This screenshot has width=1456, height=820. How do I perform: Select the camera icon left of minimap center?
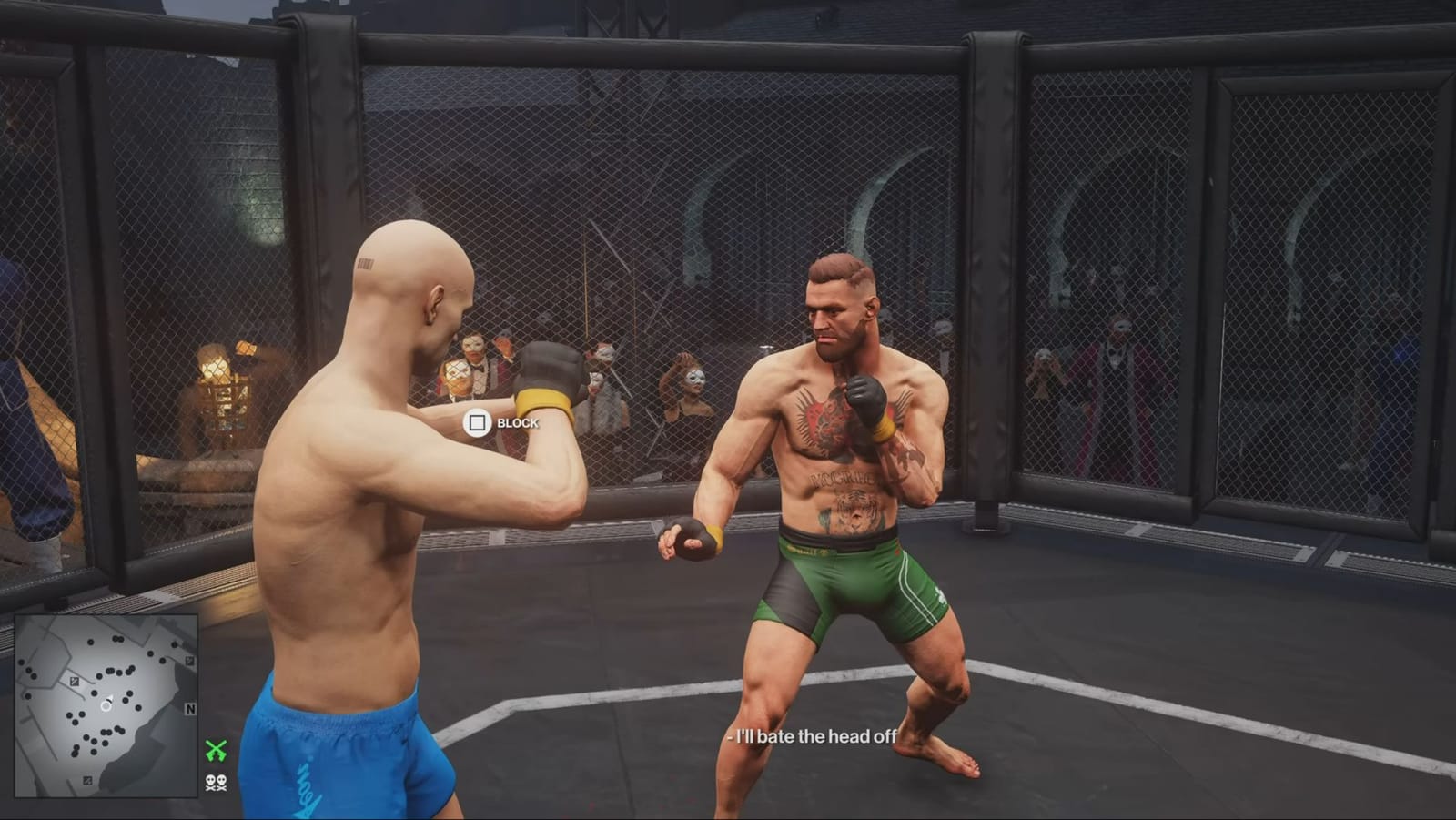pyautogui.click(x=74, y=681)
